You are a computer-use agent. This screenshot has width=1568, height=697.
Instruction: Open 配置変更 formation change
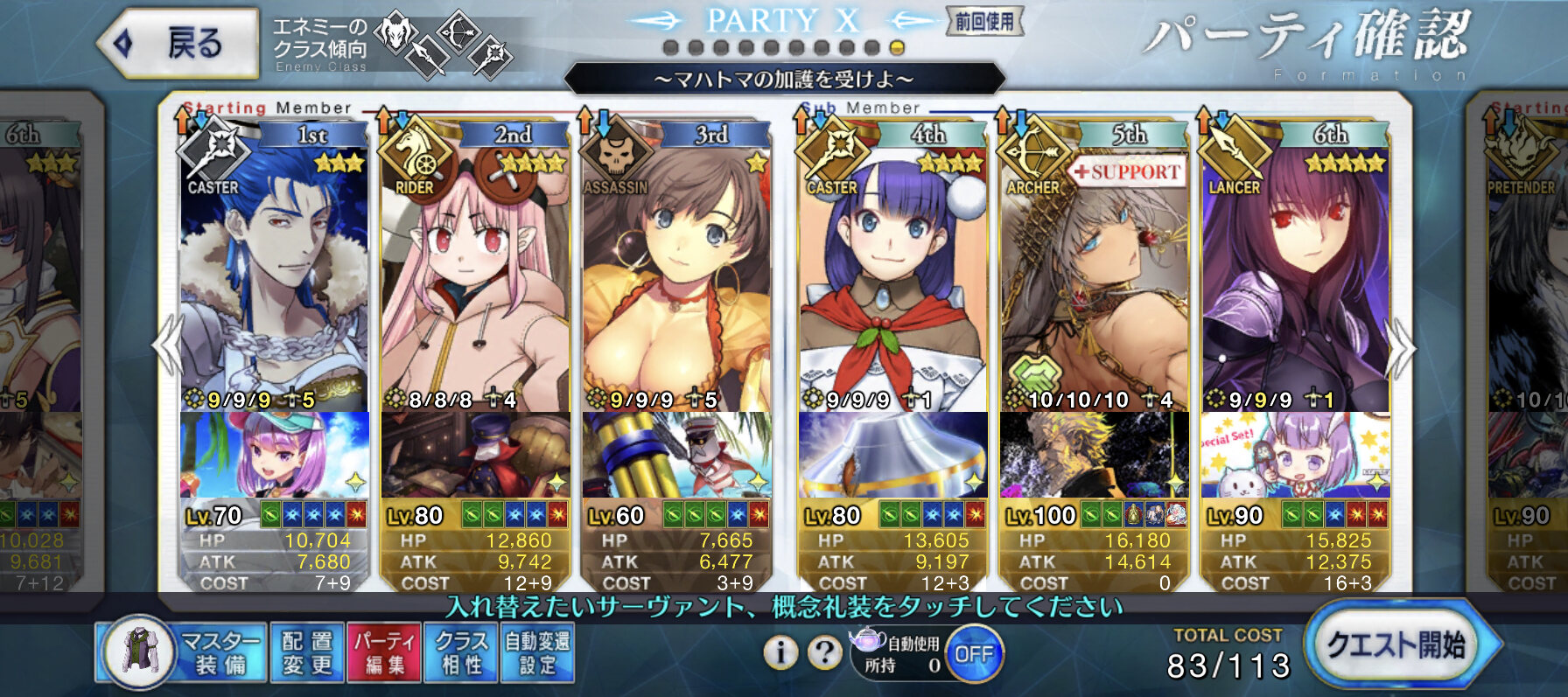click(307, 652)
